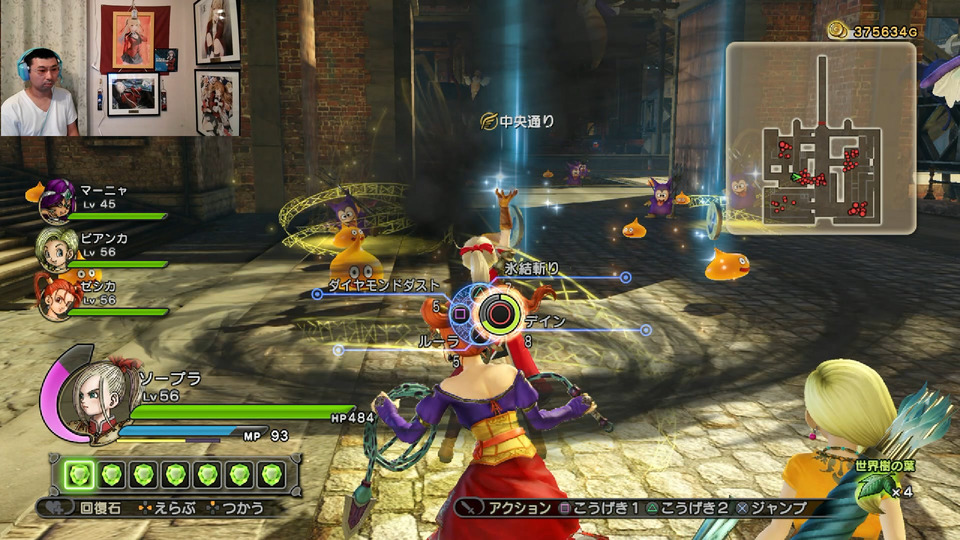Viewport: 960px width, 540px height.
Task: Click the center of the spell wheel
Action: (495, 315)
